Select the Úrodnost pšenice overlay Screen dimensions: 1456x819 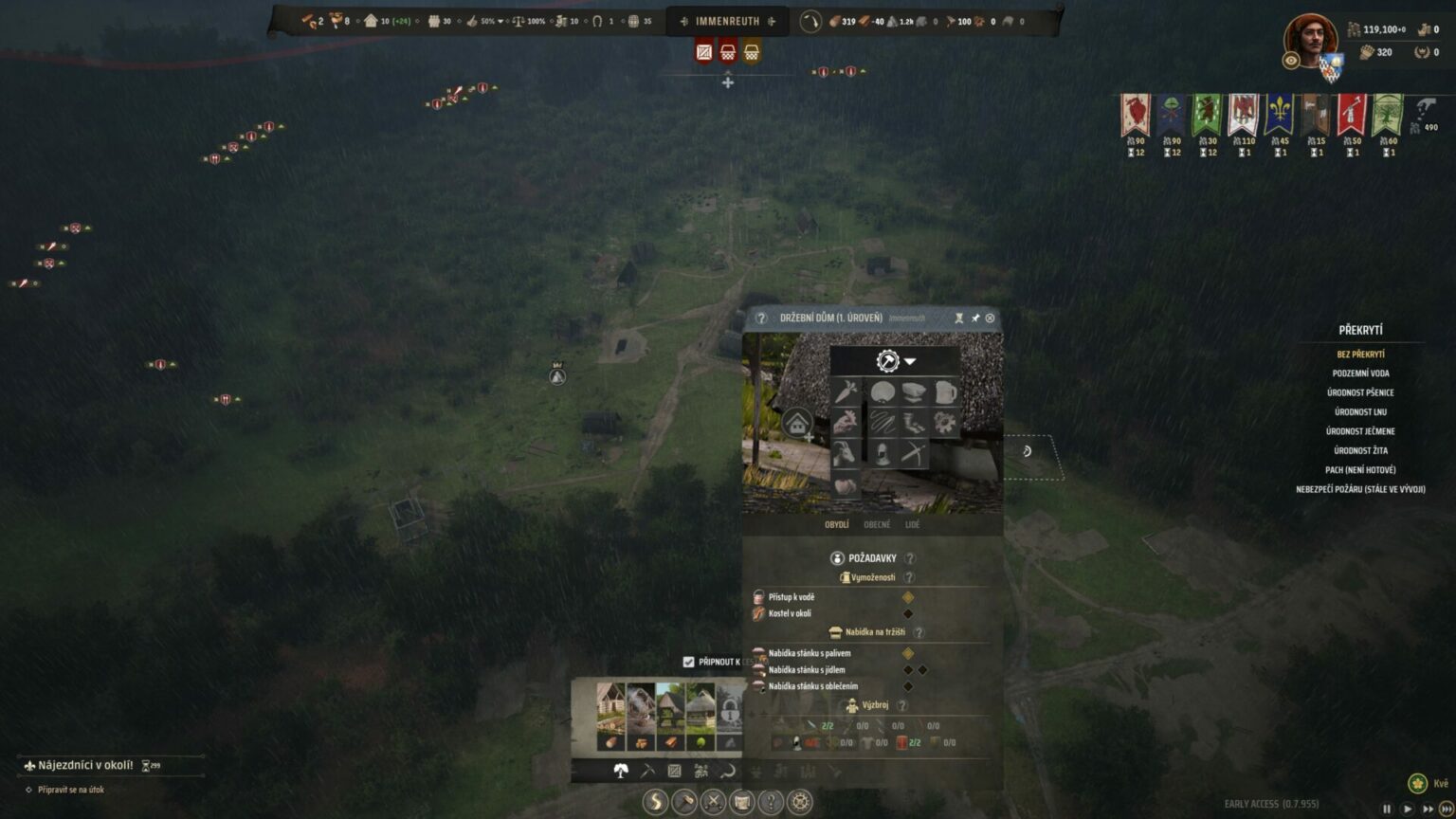click(x=1360, y=392)
